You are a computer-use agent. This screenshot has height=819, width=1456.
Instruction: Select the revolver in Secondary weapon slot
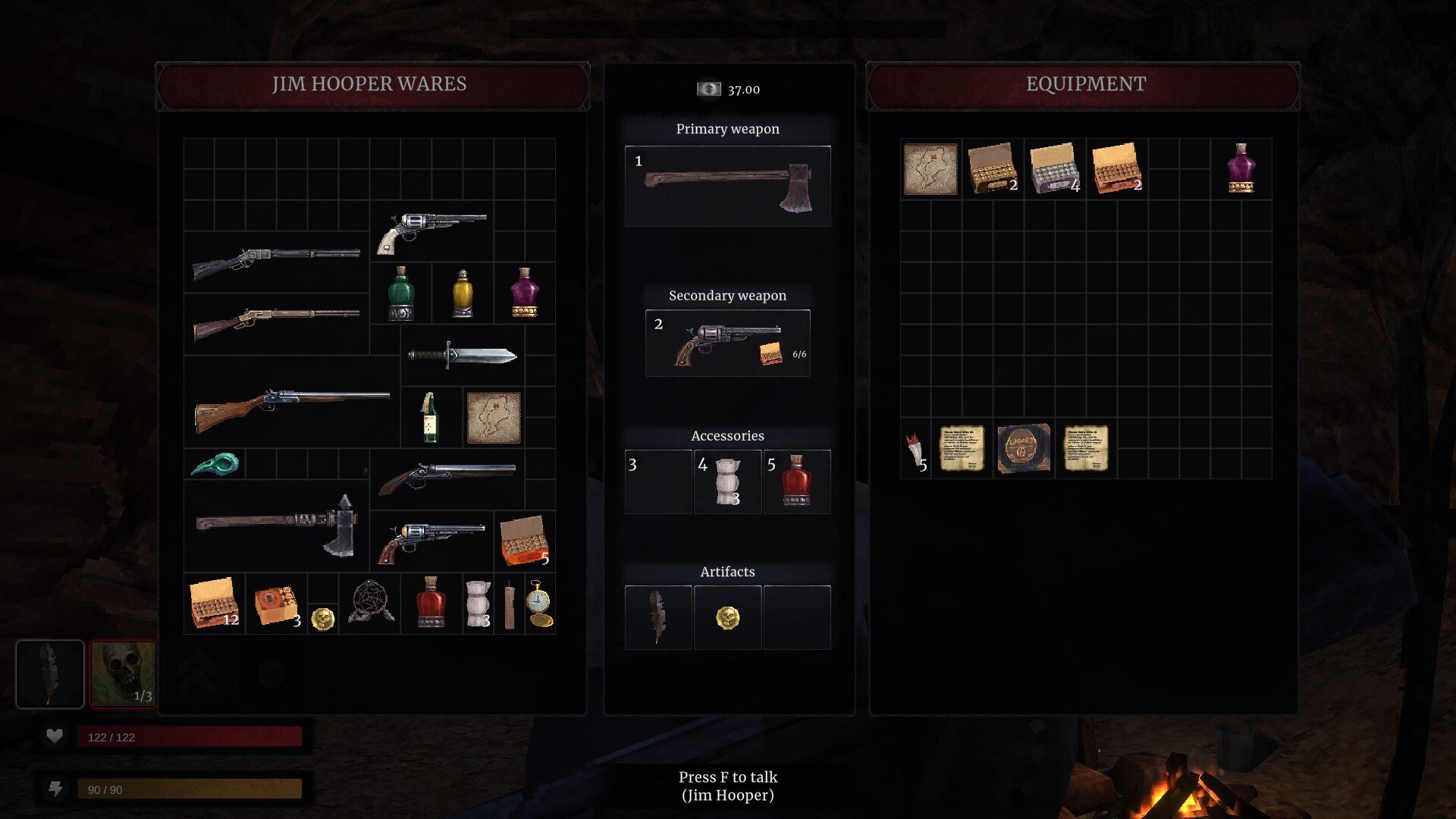tap(727, 344)
